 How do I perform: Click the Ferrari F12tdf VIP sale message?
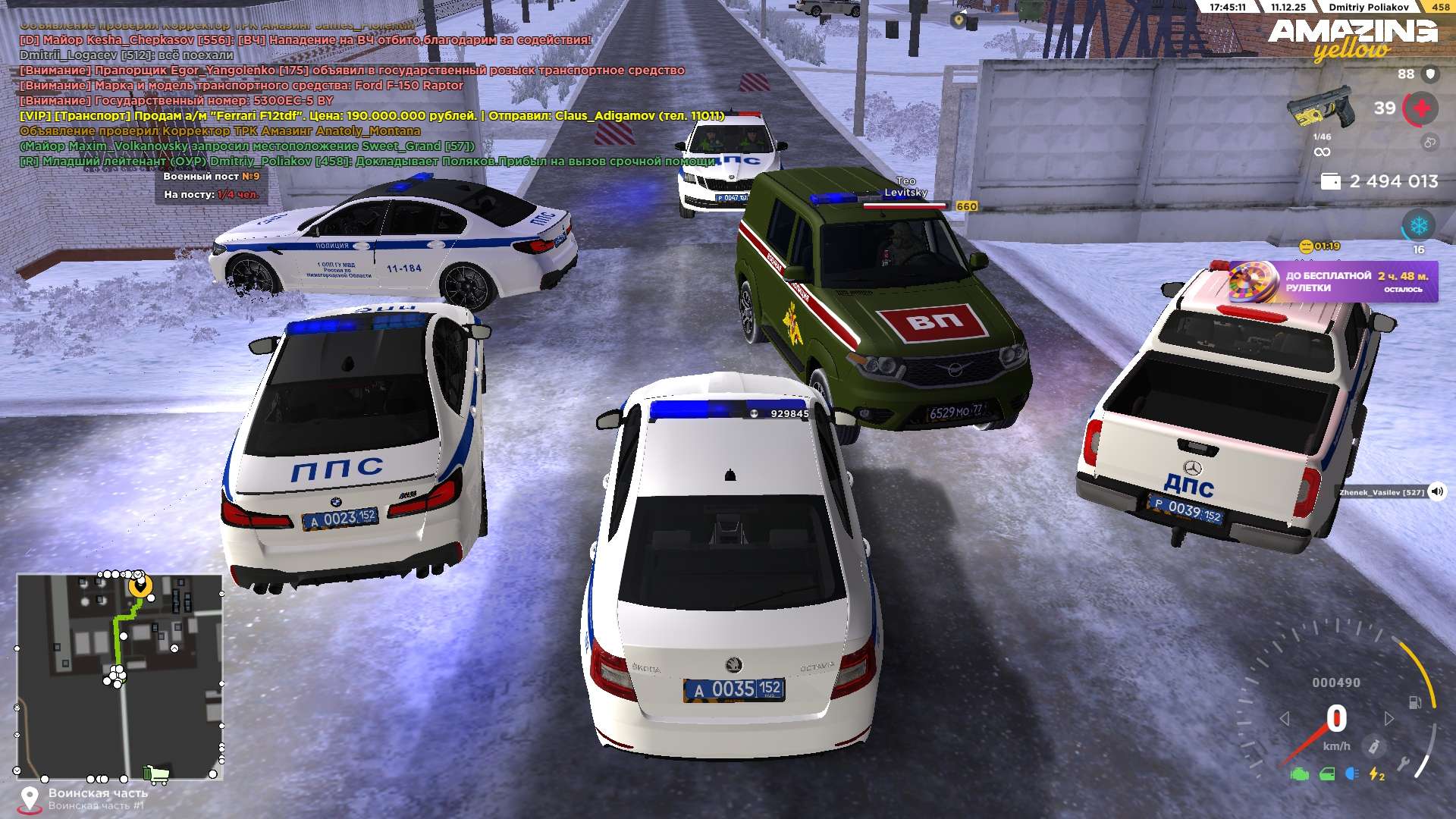[x=372, y=116]
